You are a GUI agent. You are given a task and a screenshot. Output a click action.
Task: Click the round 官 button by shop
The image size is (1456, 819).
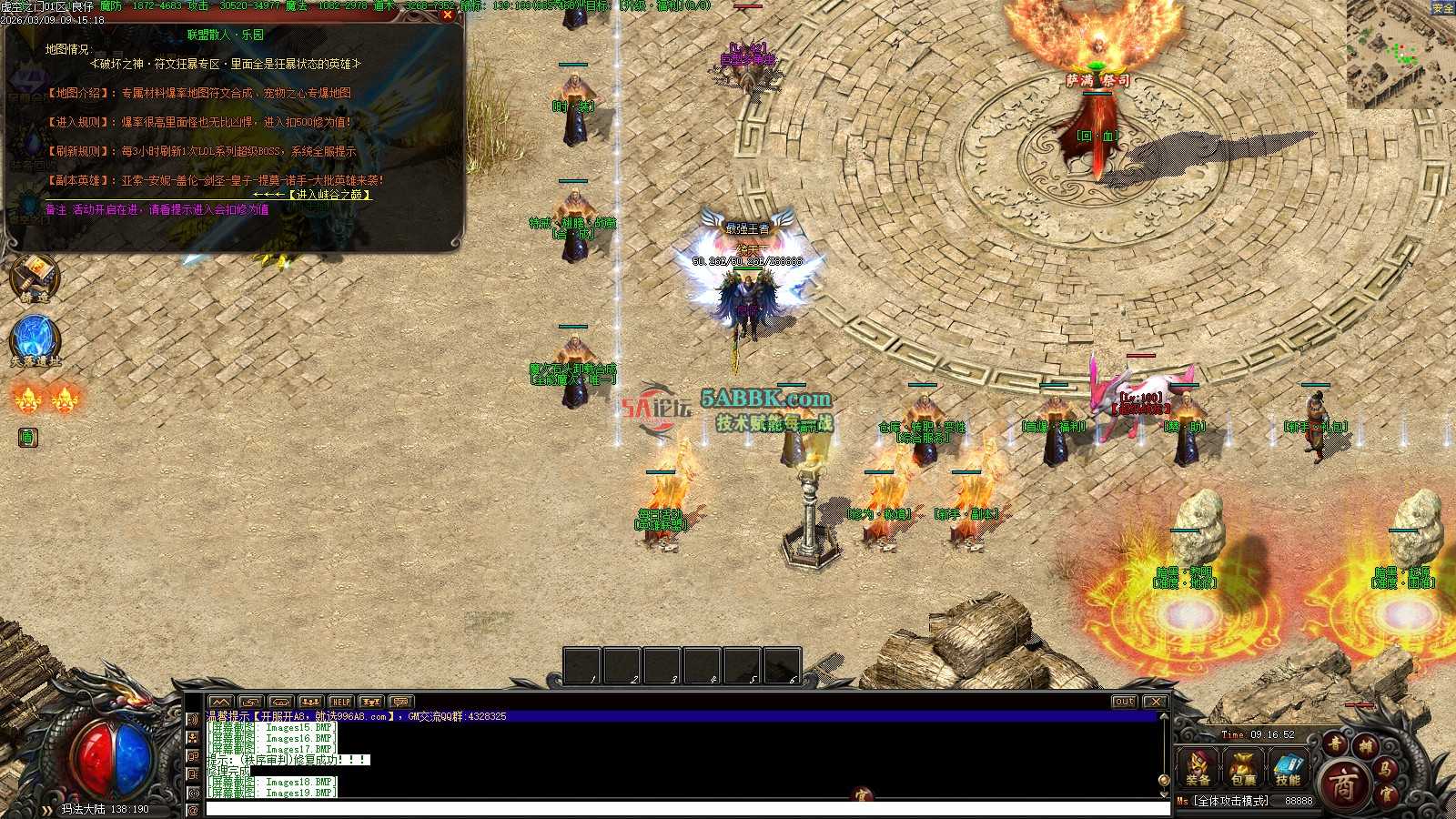click(1386, 794)
